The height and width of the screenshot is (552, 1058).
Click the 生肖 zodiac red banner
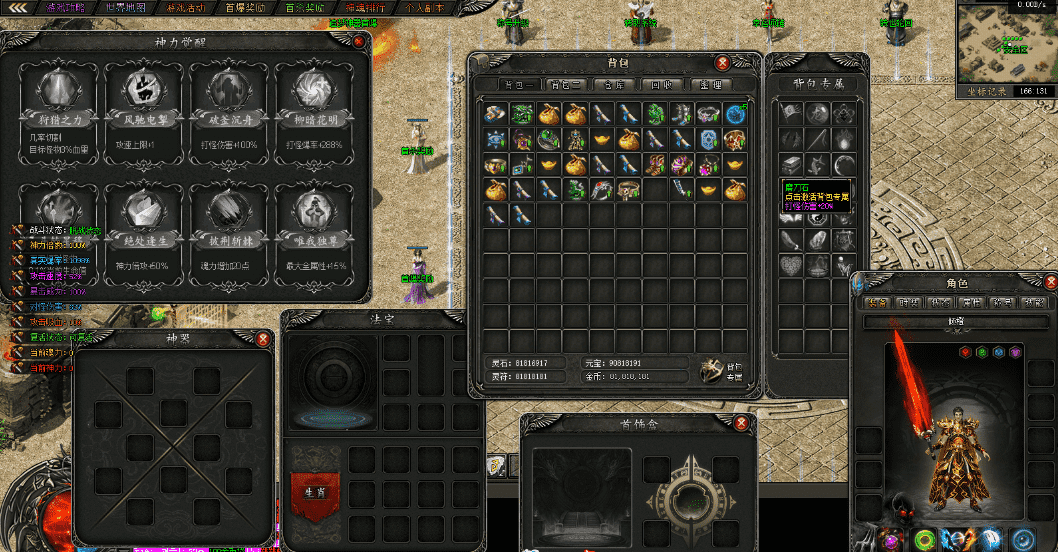310,489
